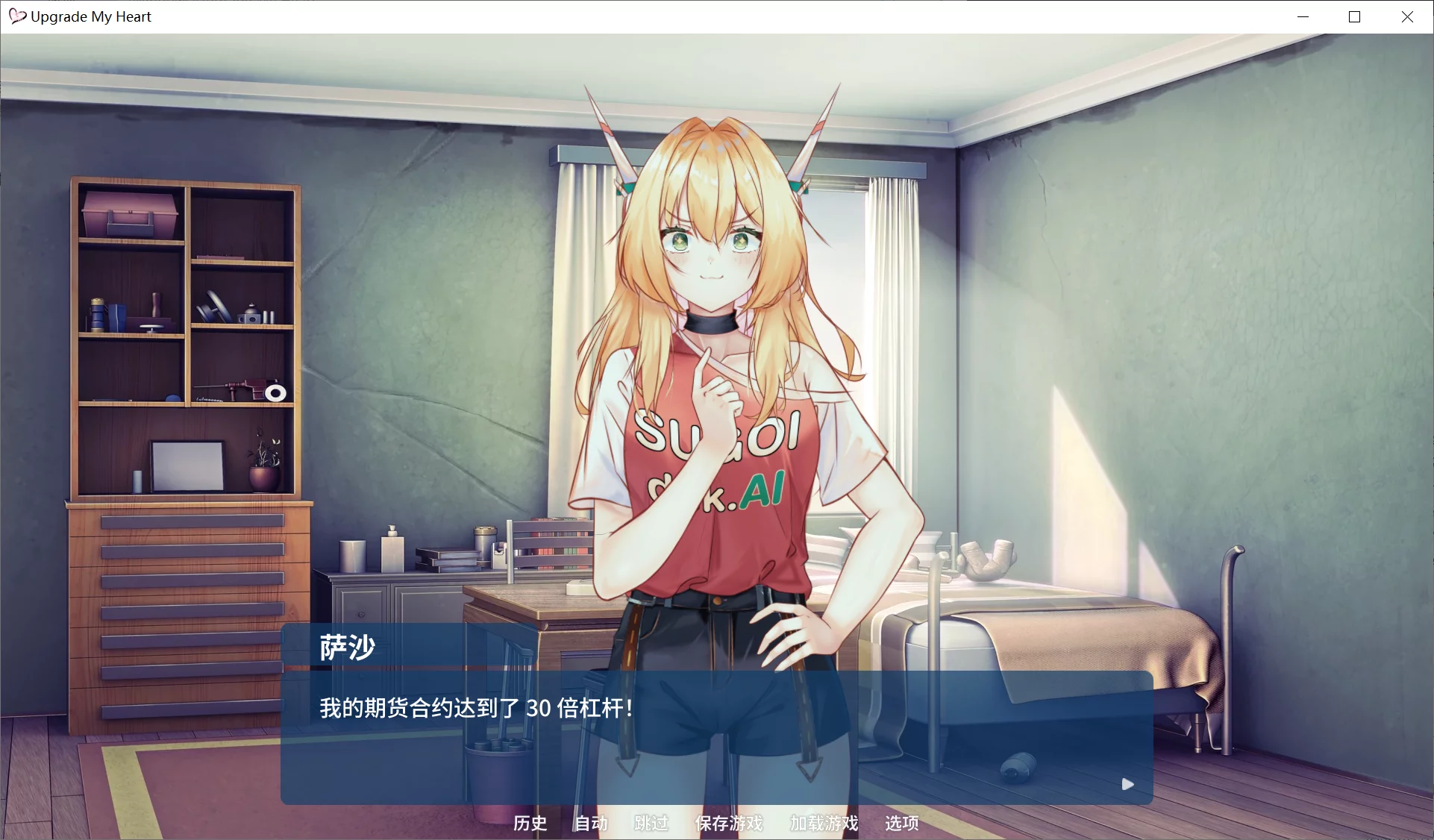This screenshot has height=840, width=1434.
Task: Close the Upgrade My Heart window
Action: coord(1408,16)
